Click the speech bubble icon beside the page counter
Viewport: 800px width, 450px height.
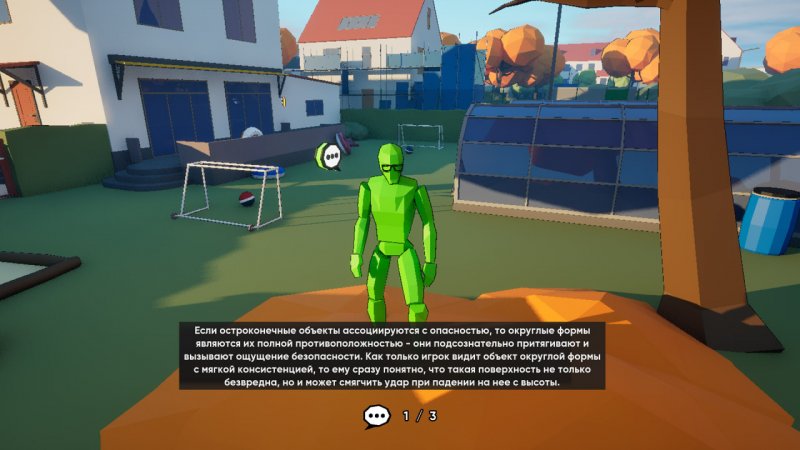(x=377, y=416)
